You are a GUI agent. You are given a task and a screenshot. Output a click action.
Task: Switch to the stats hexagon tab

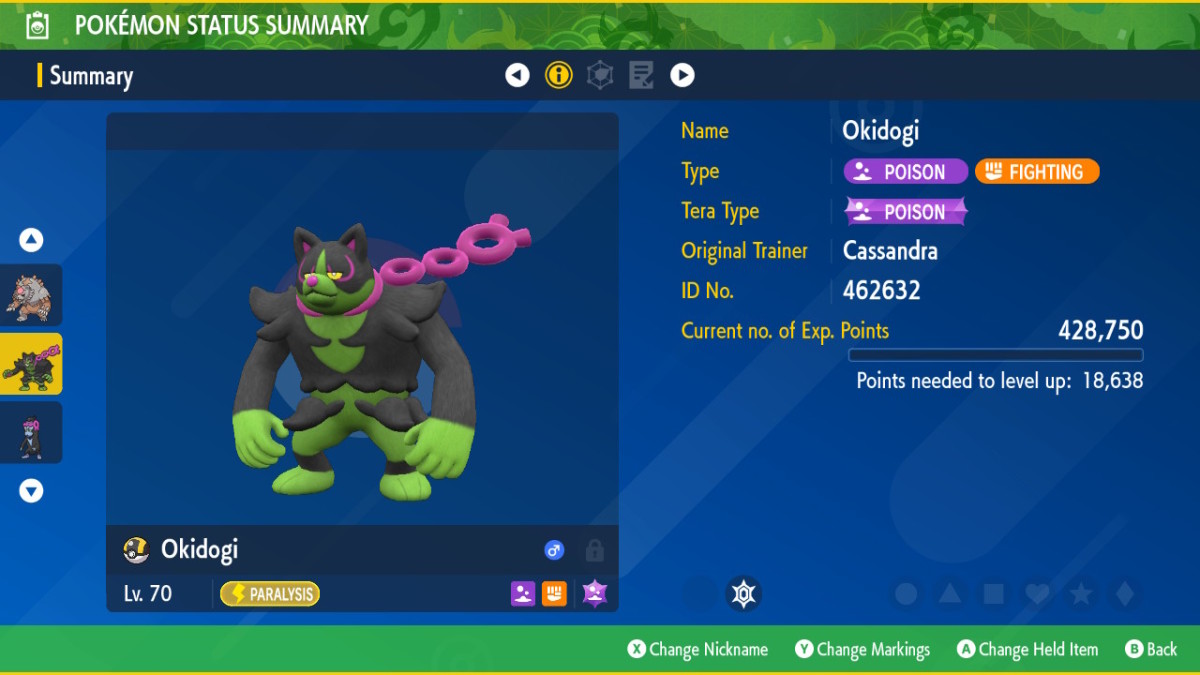point(600,75)
